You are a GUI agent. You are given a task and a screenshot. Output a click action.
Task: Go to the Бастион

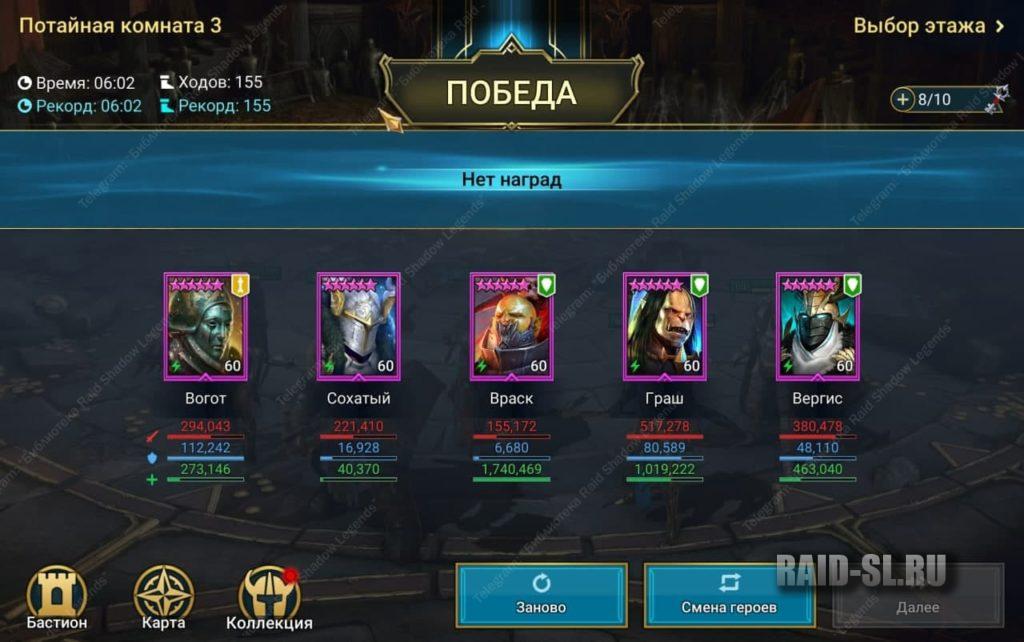click(57, 598)
